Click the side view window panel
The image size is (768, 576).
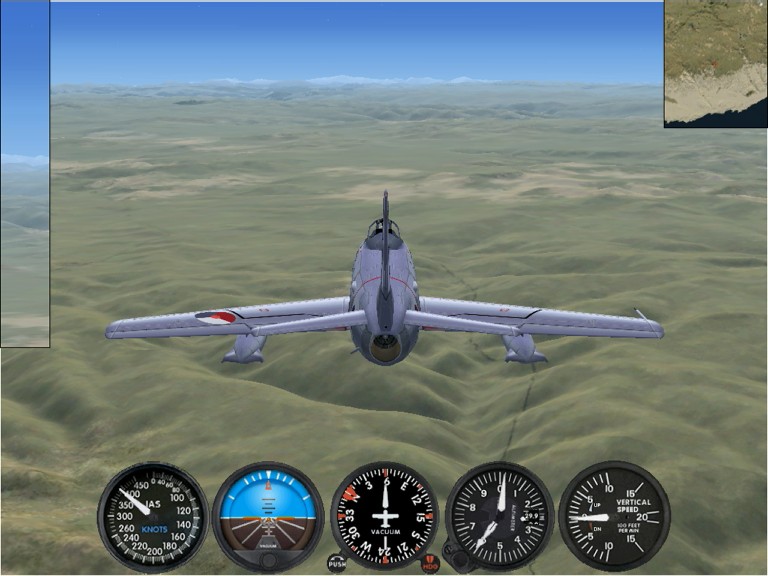coord(25,174)
